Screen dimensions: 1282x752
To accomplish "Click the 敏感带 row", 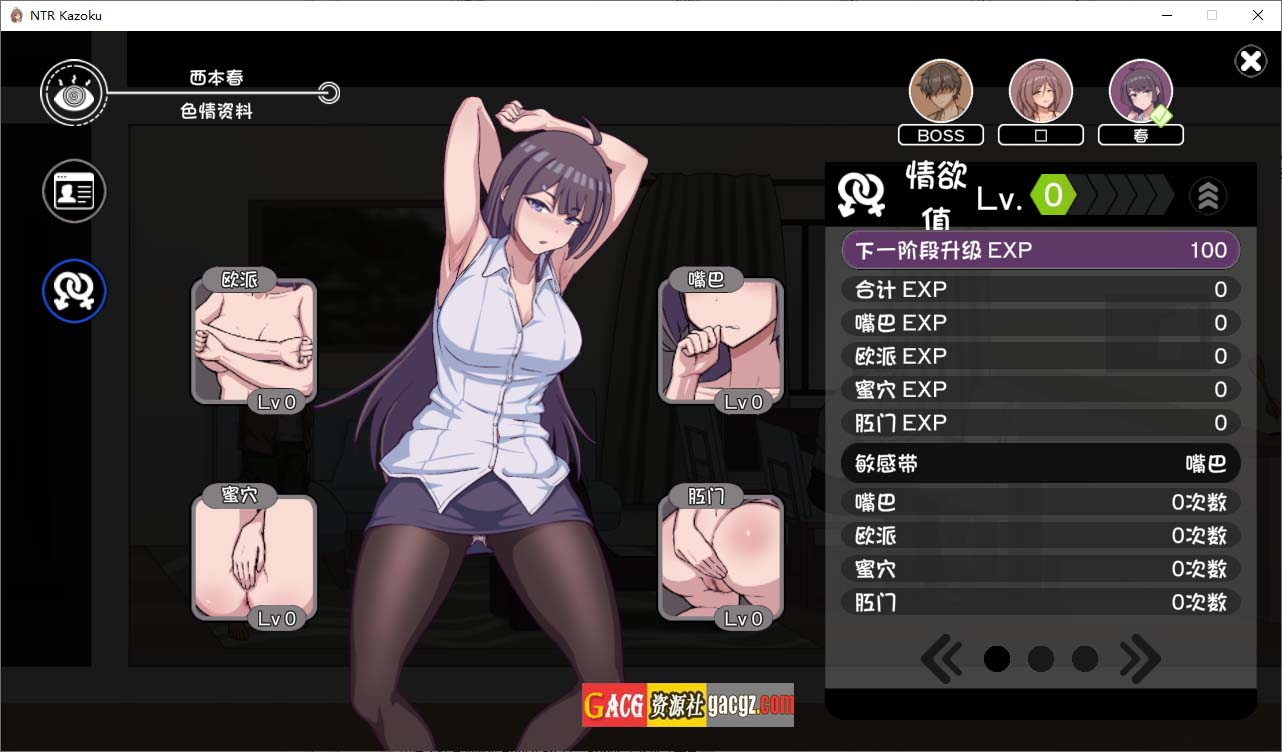I will point(1041,464).
